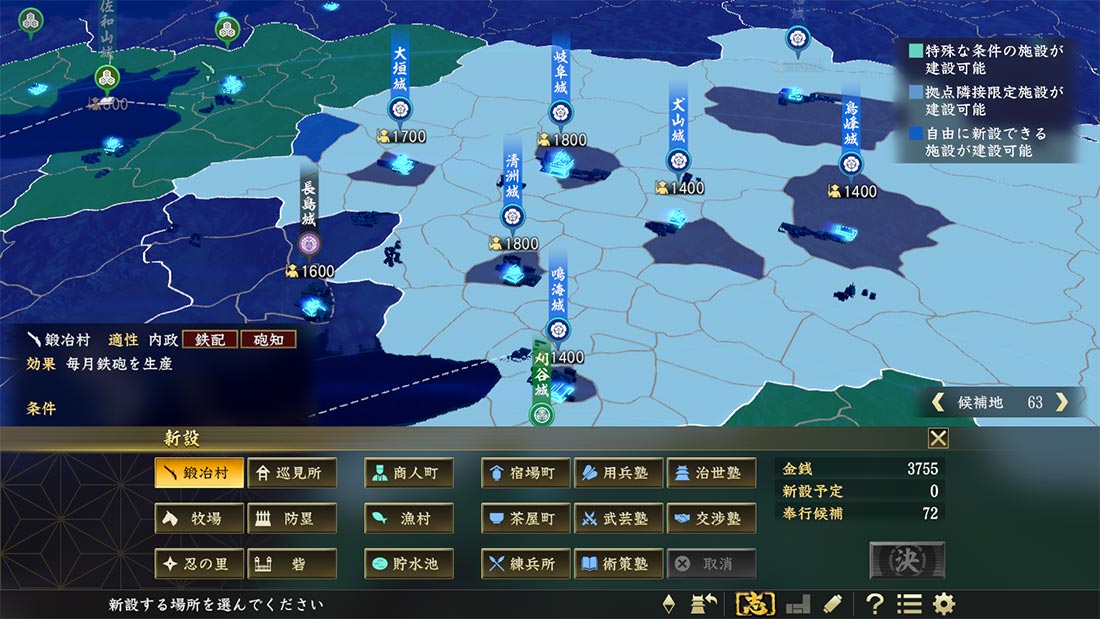Select the 治世塾 facility

click(x=710, y=473)
